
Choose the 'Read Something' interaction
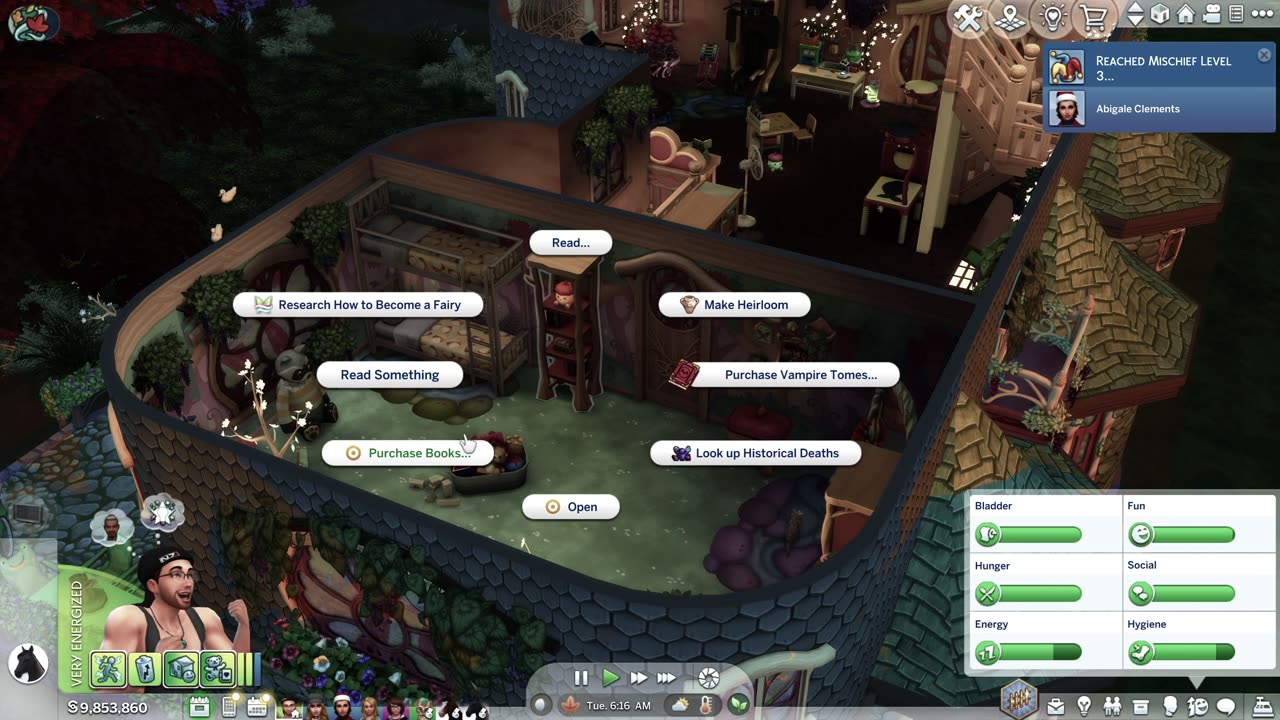(390, 375)
